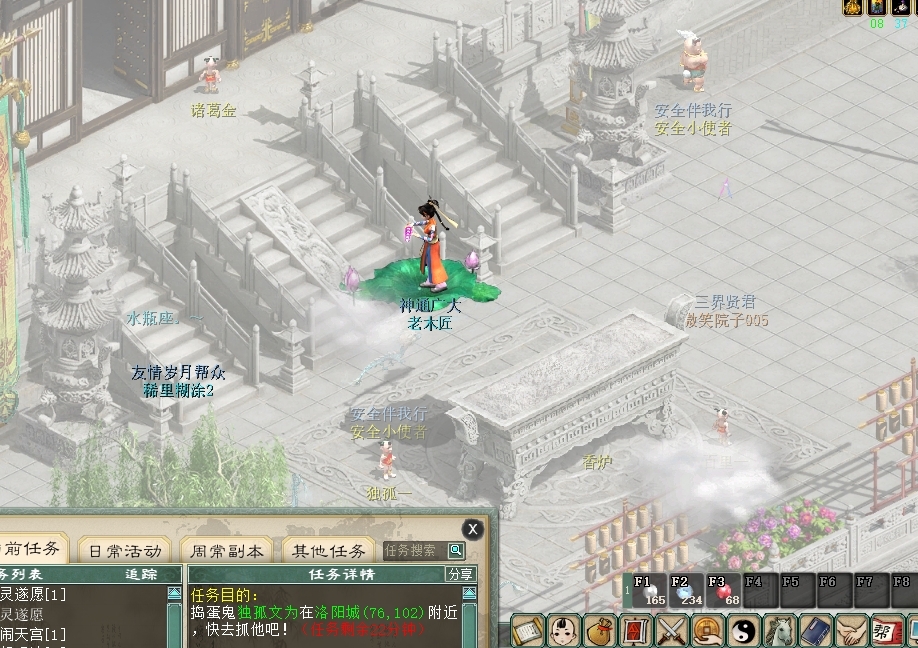Open the child face character icon
Image resolution: width=918 pixels, height=648 pixels.
coord(564,631)
